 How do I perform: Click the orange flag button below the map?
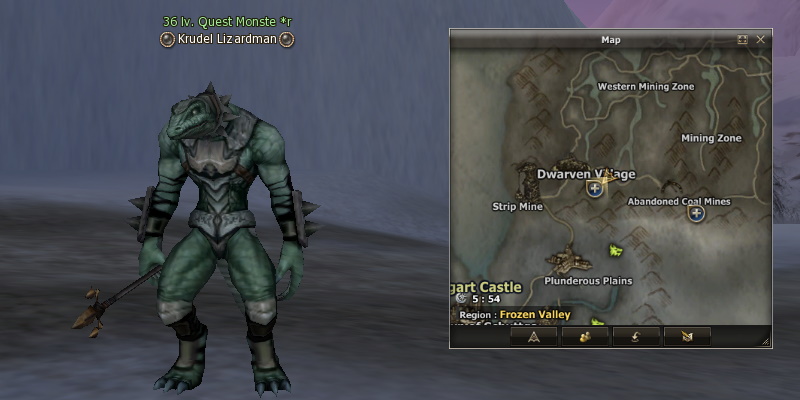tap(686, 336)
